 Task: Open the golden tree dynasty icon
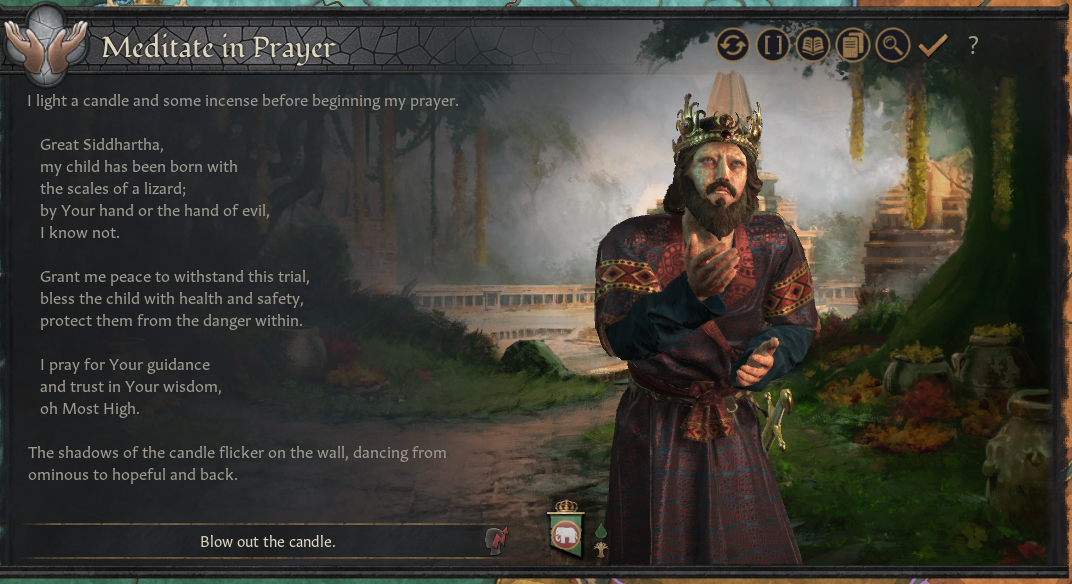(x=601, y=549)
